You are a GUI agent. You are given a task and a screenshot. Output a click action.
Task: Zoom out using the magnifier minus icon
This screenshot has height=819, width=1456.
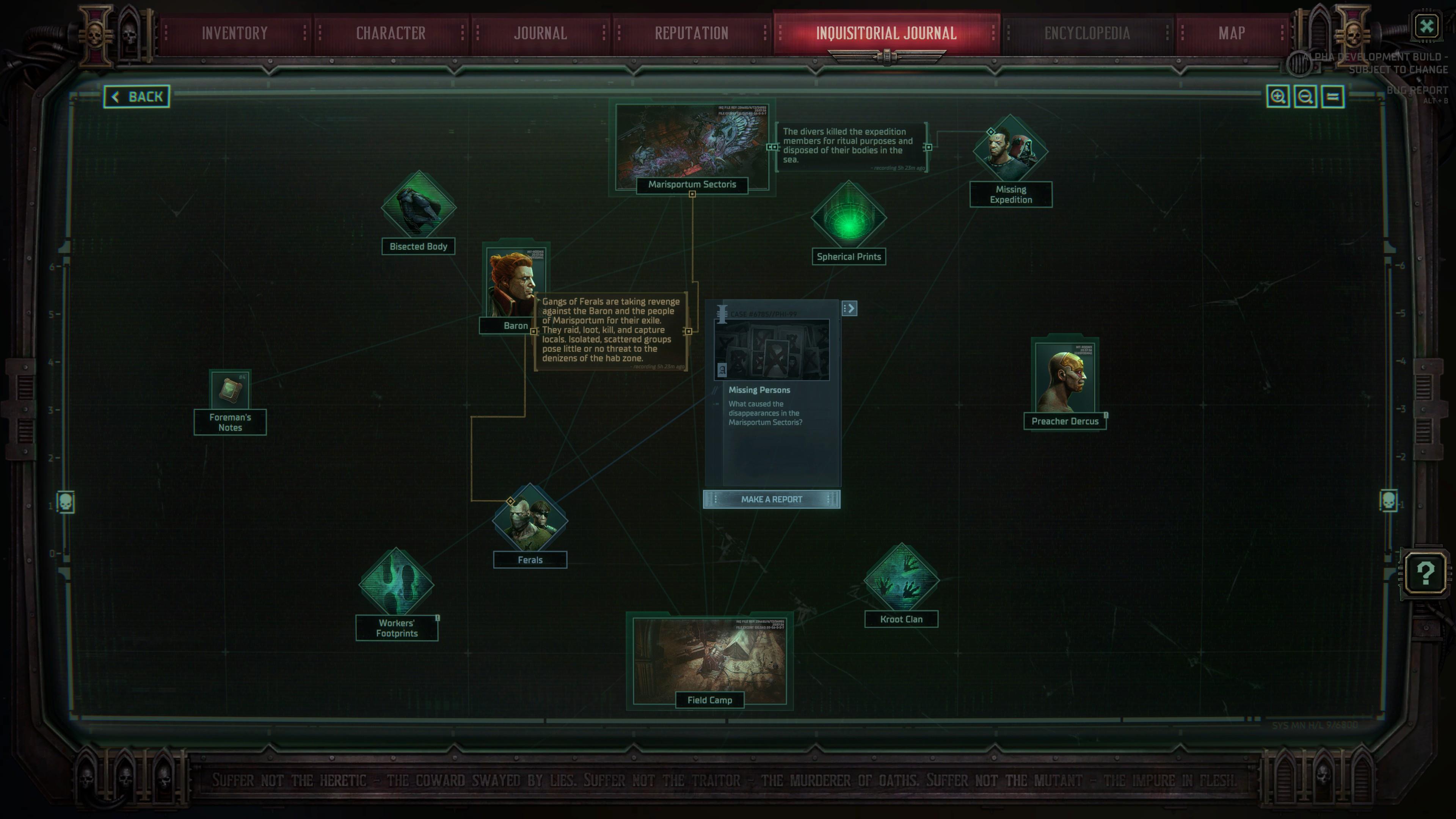pos(1305,96)
